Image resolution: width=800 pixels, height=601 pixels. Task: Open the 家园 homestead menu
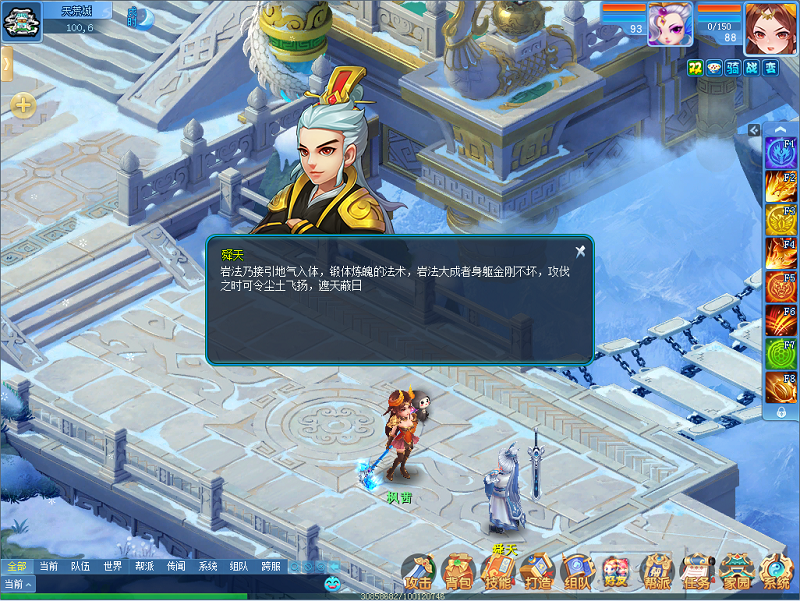tap(736, 572)
